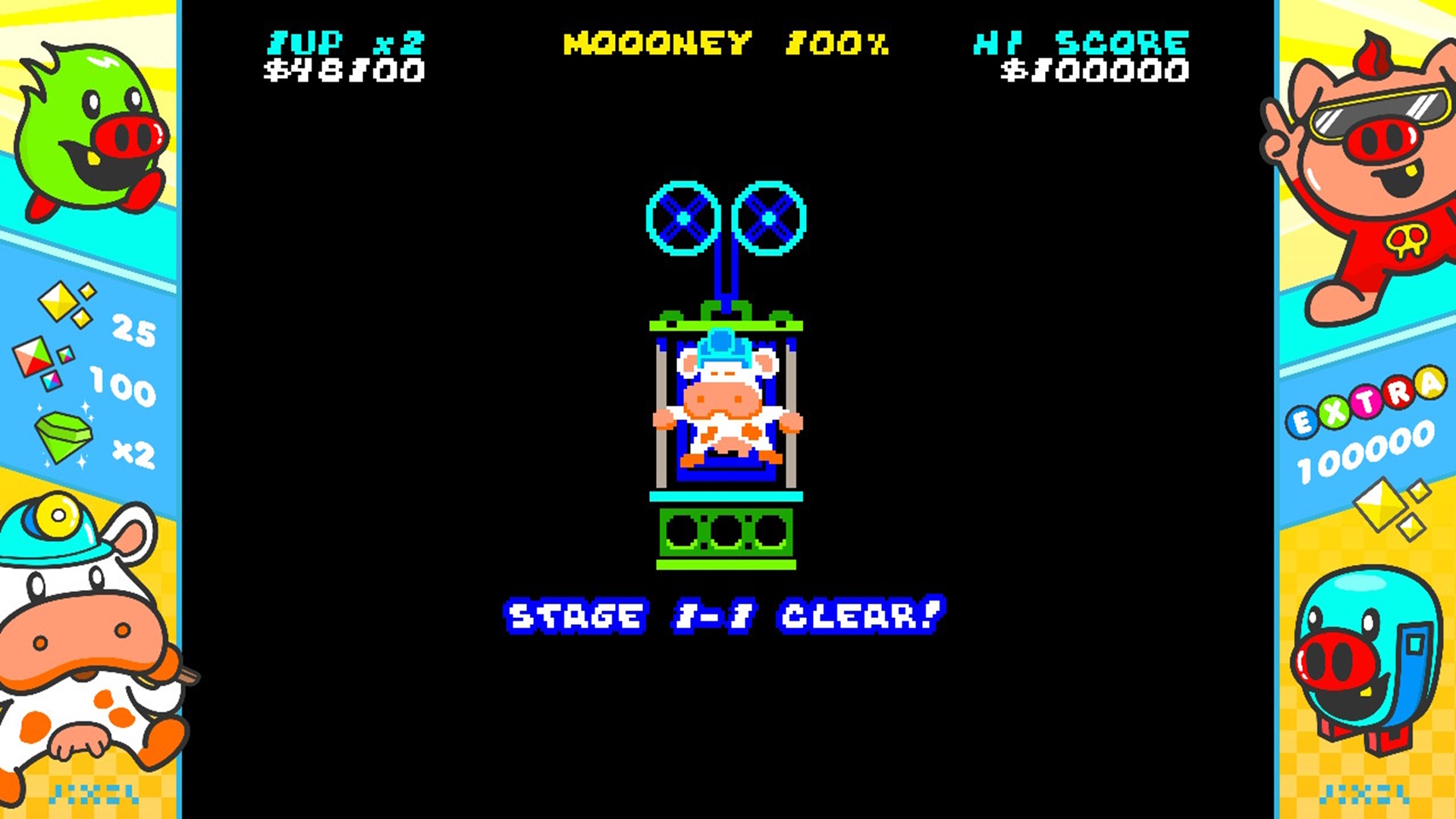Click the small diamond gem icon worth 25
Screen dimensions: 1456x819
coord(59,303)
